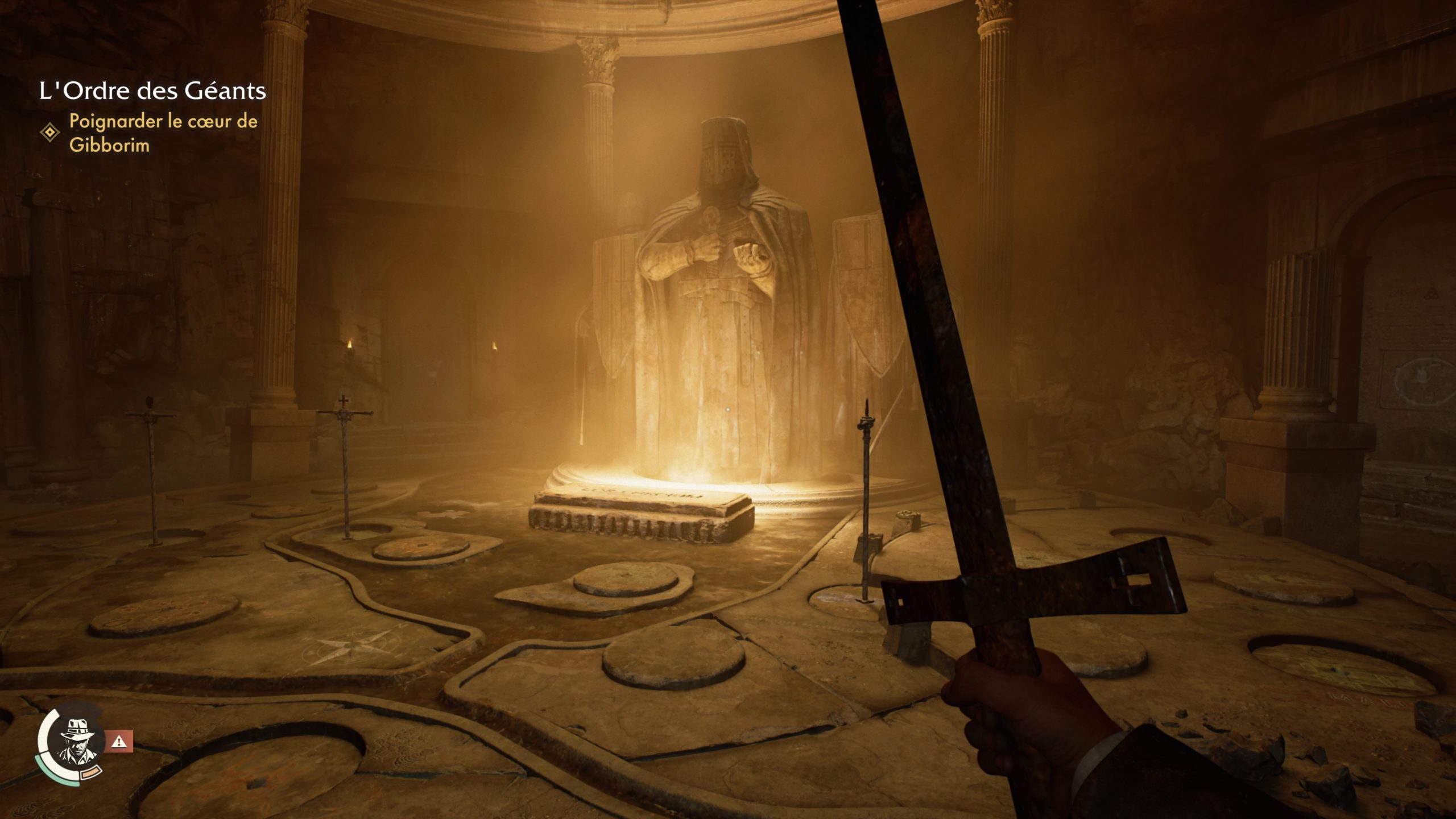Click the red warning triangle alert
The height and width of the screenshot is (819, 1456).
(x=119, y=741)
